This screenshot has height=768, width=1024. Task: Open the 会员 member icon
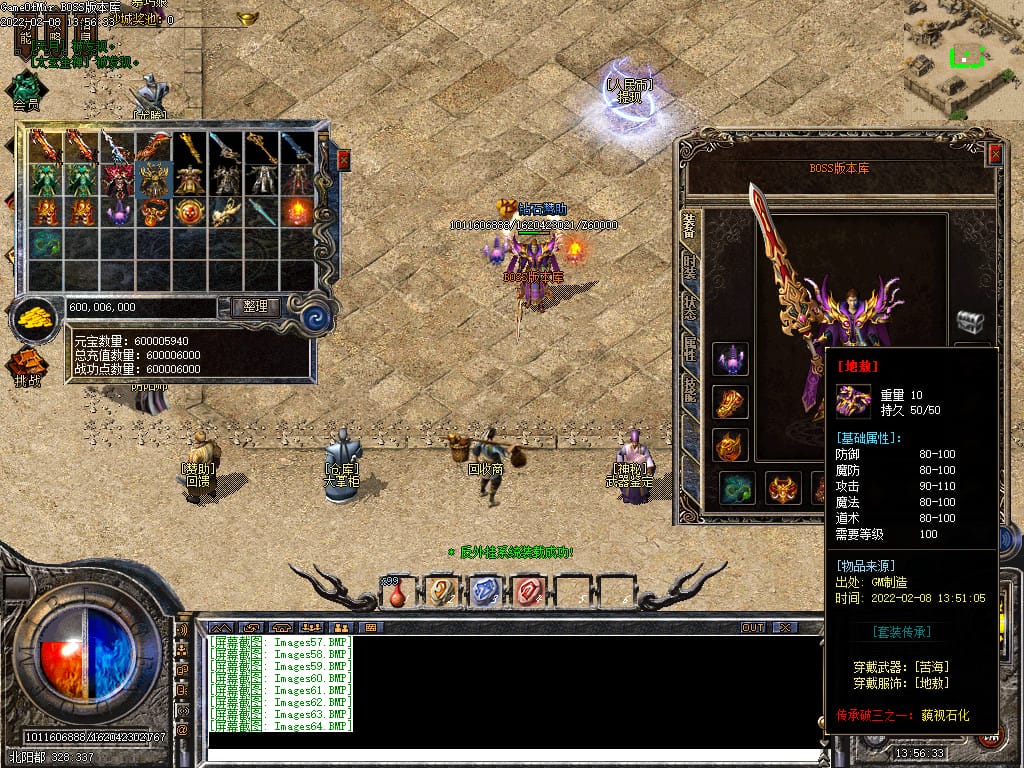(x=26, y=90)
